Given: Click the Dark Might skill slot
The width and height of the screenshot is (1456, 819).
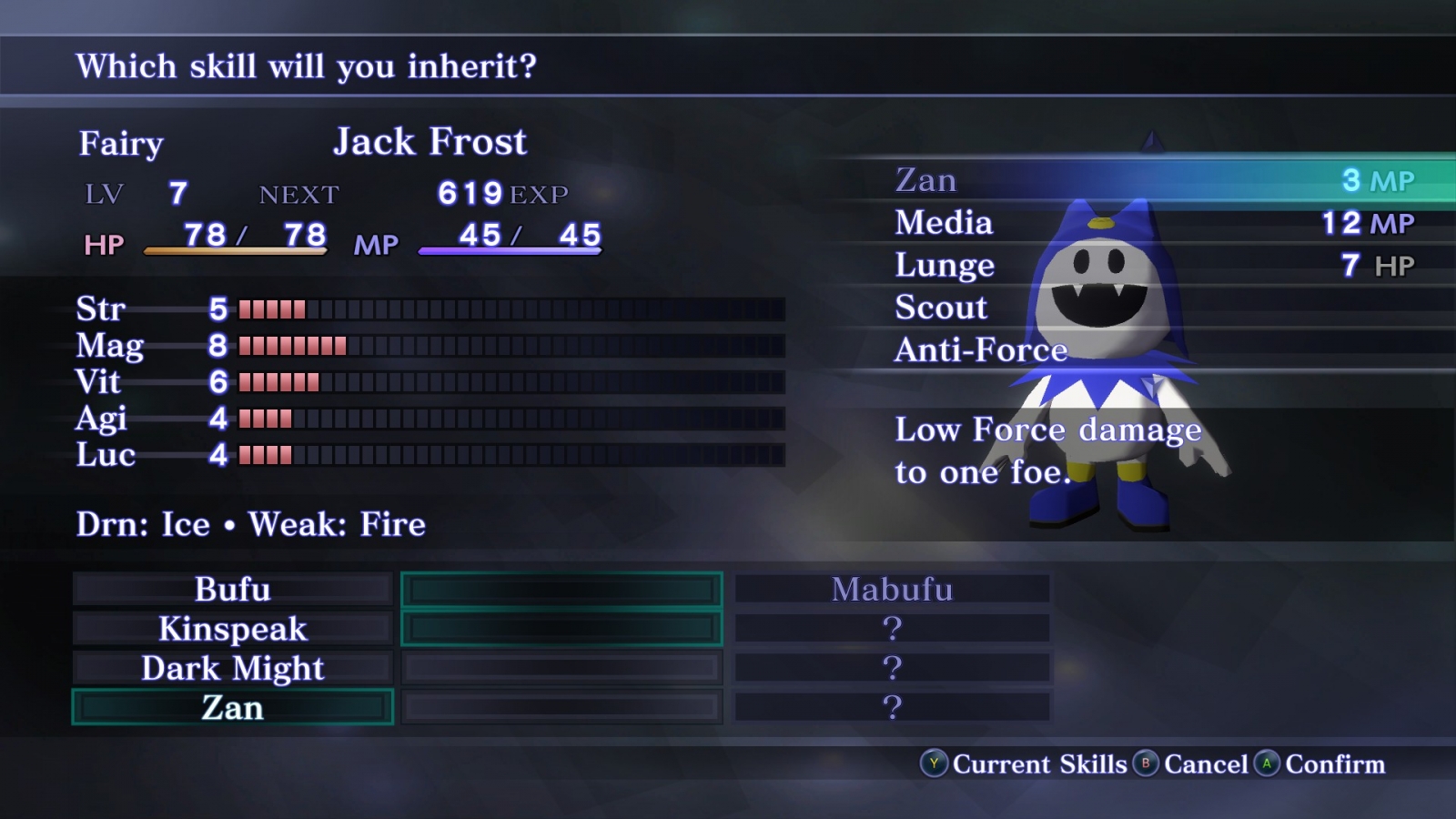Looking at the screenshot, I should (x=233, y=669).
